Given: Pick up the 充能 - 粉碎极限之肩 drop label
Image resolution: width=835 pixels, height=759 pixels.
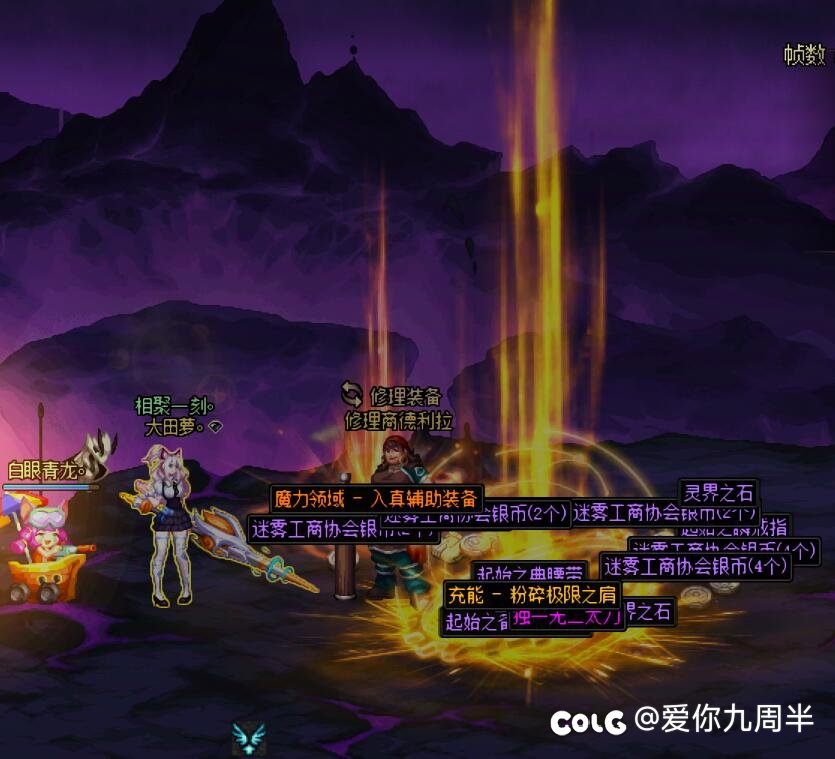Looking at the screenshot, I should [x=526, y=594].
